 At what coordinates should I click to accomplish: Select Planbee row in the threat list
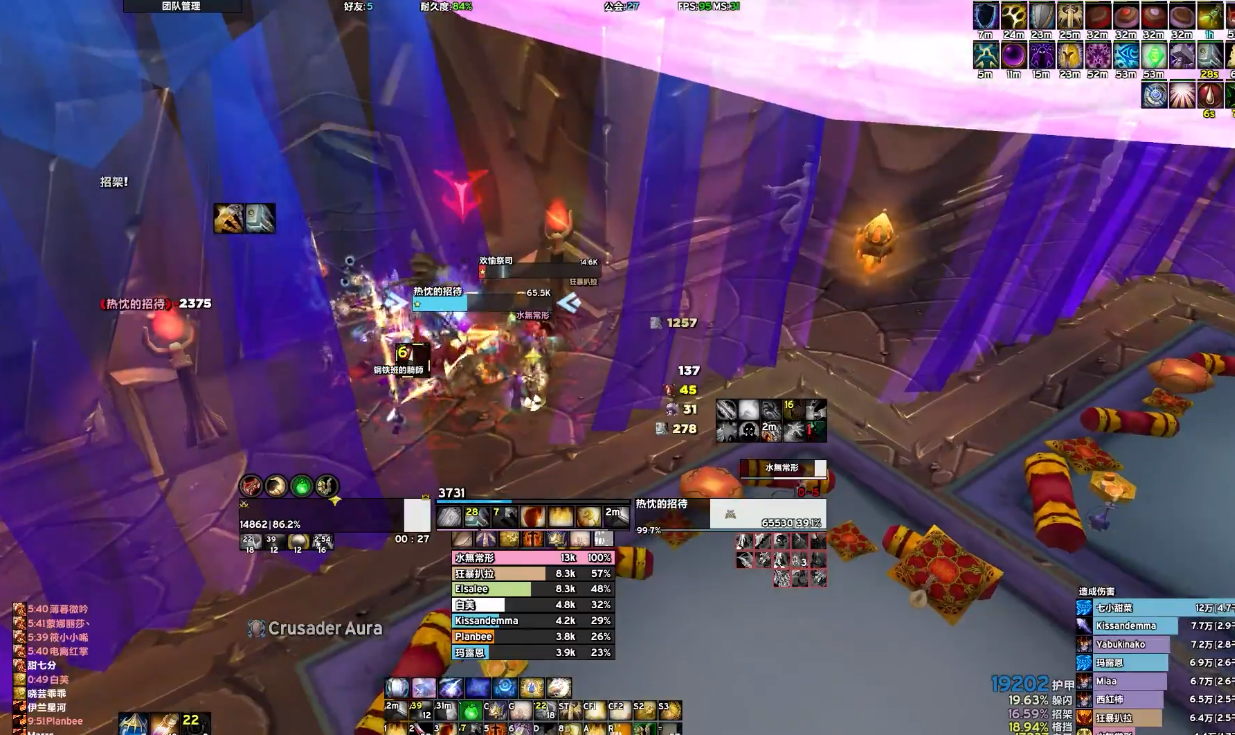point(532,636)
